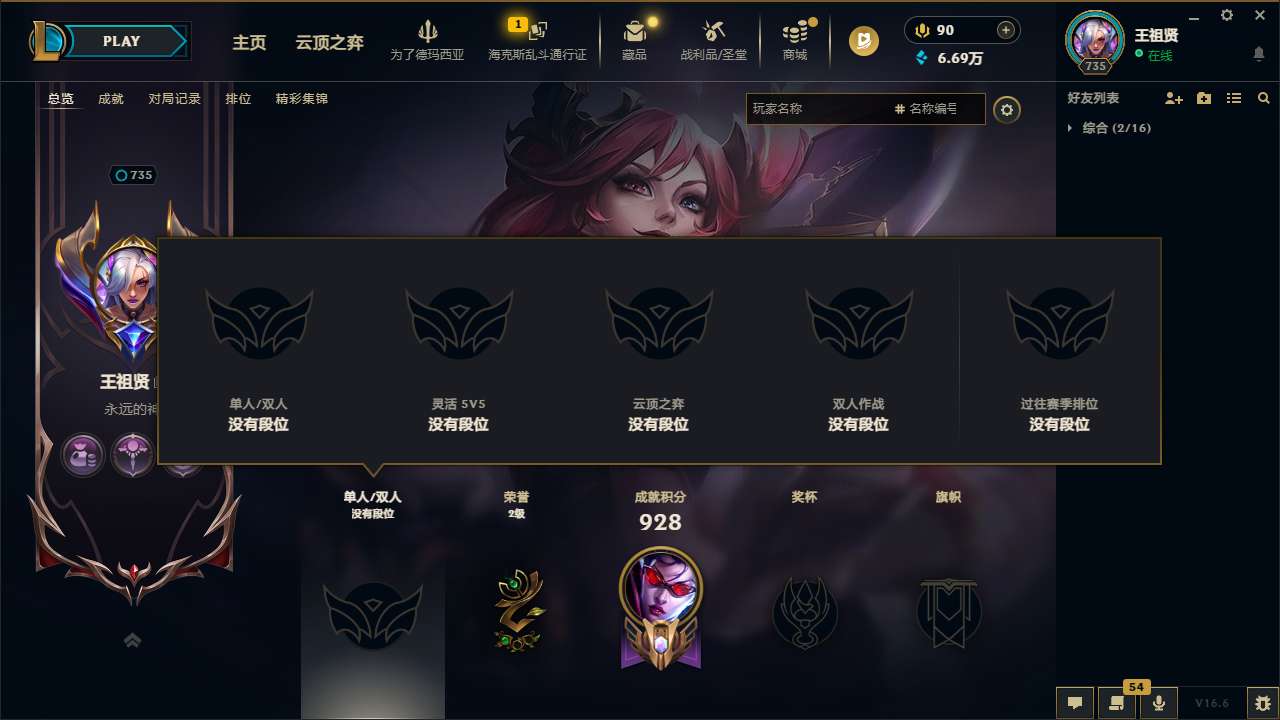Open the 云顶之弈 menu item

[328, 43]
